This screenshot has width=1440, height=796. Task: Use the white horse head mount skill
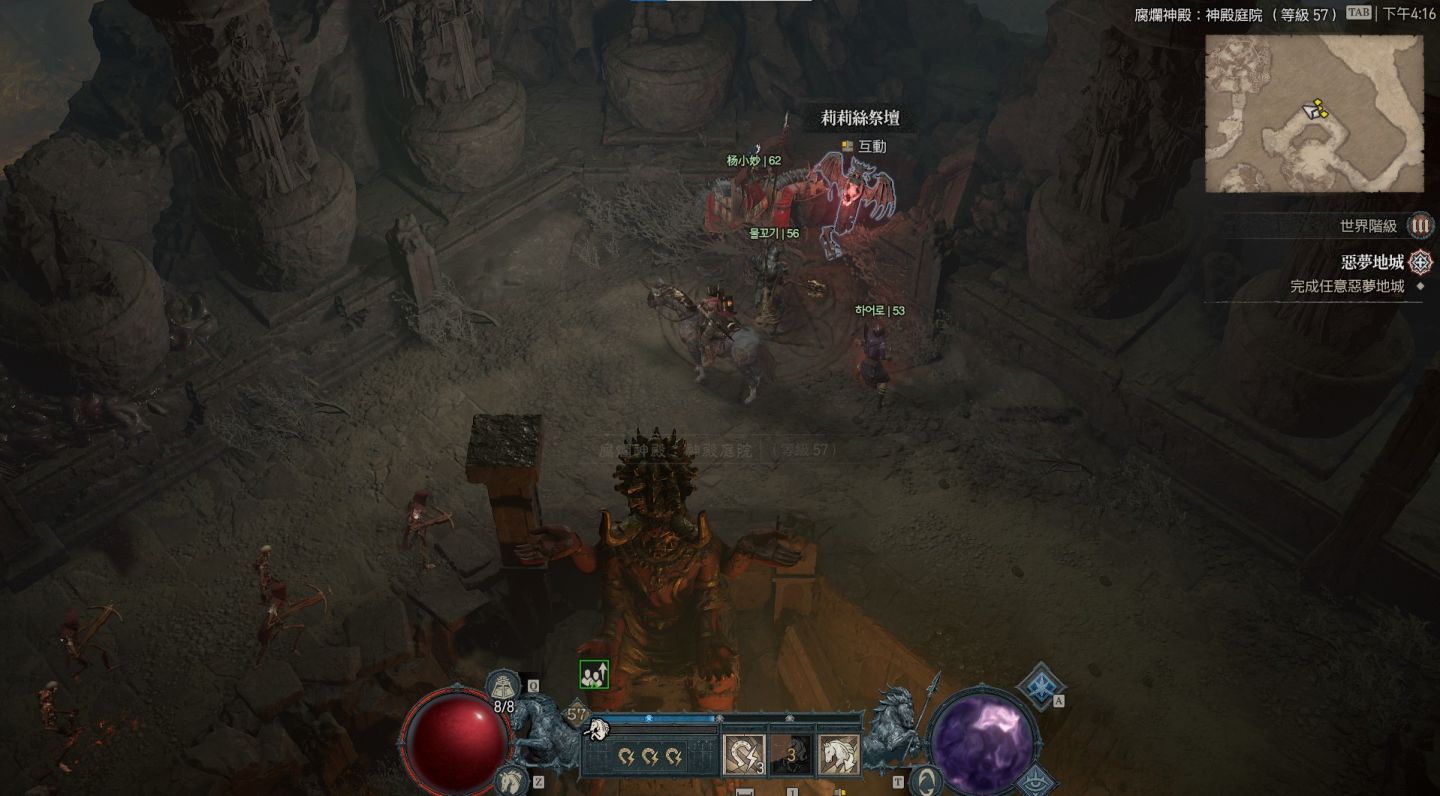click(838, 755)
